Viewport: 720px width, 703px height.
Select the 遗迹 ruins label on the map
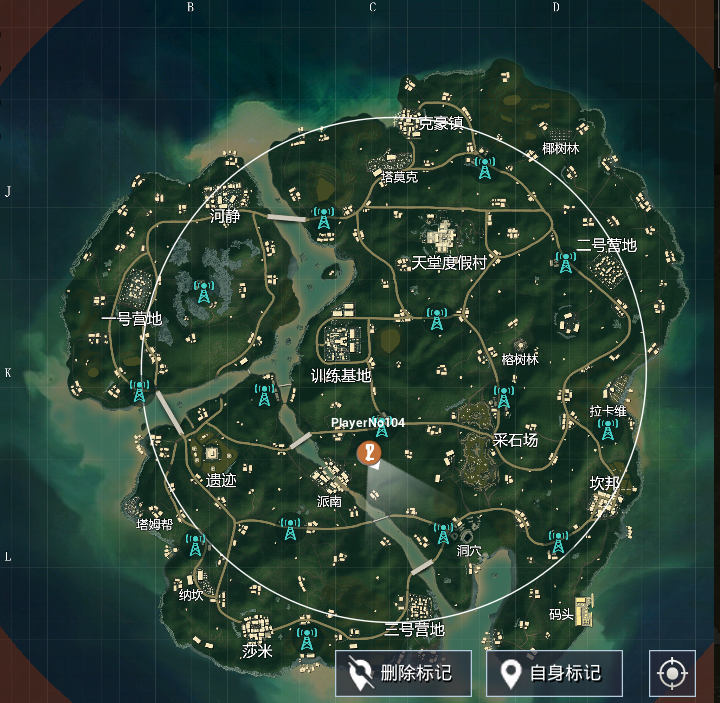pos(221,481)
